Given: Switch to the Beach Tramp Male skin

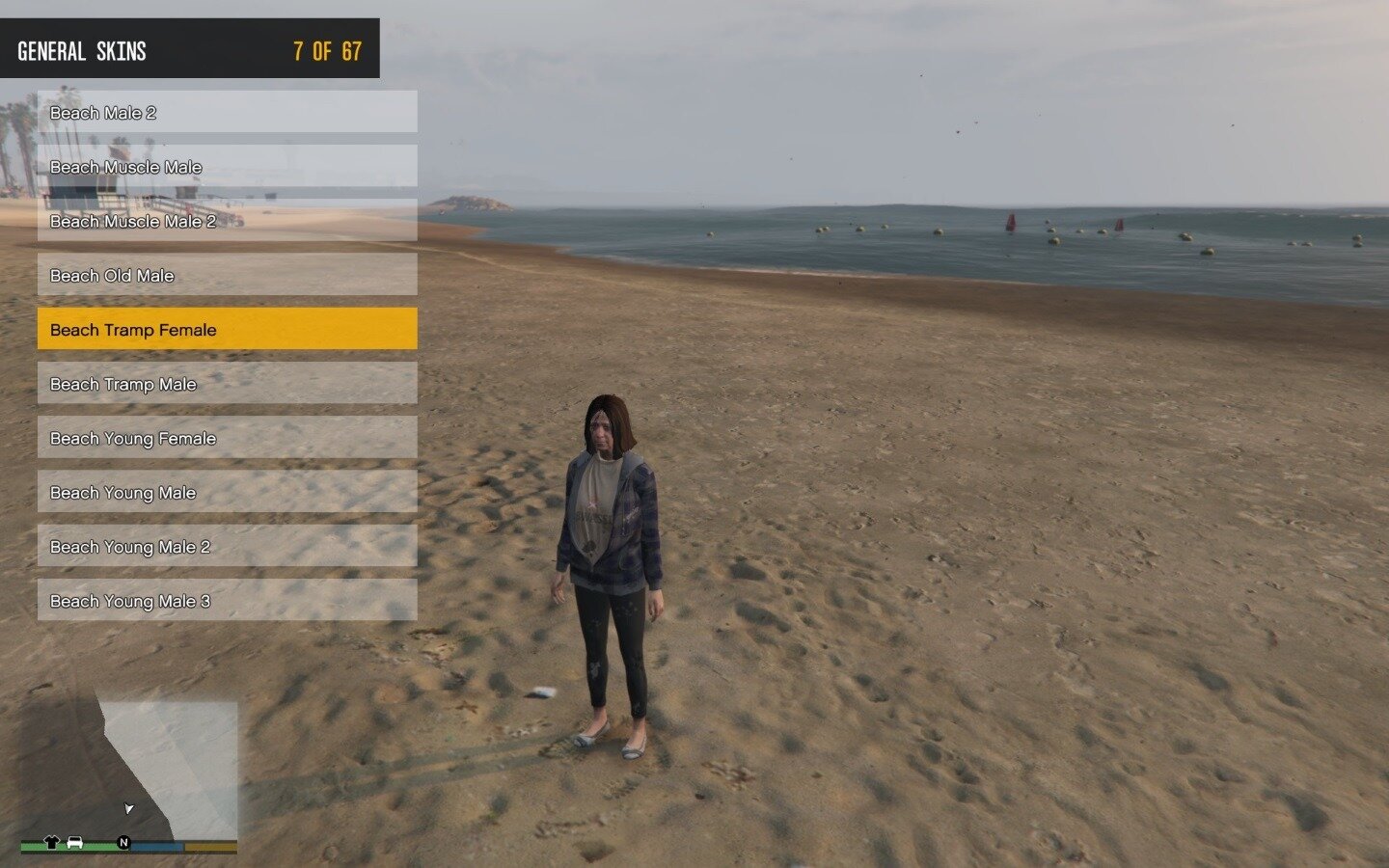Looking at the screenshot, I should click(x=227, y=383).
